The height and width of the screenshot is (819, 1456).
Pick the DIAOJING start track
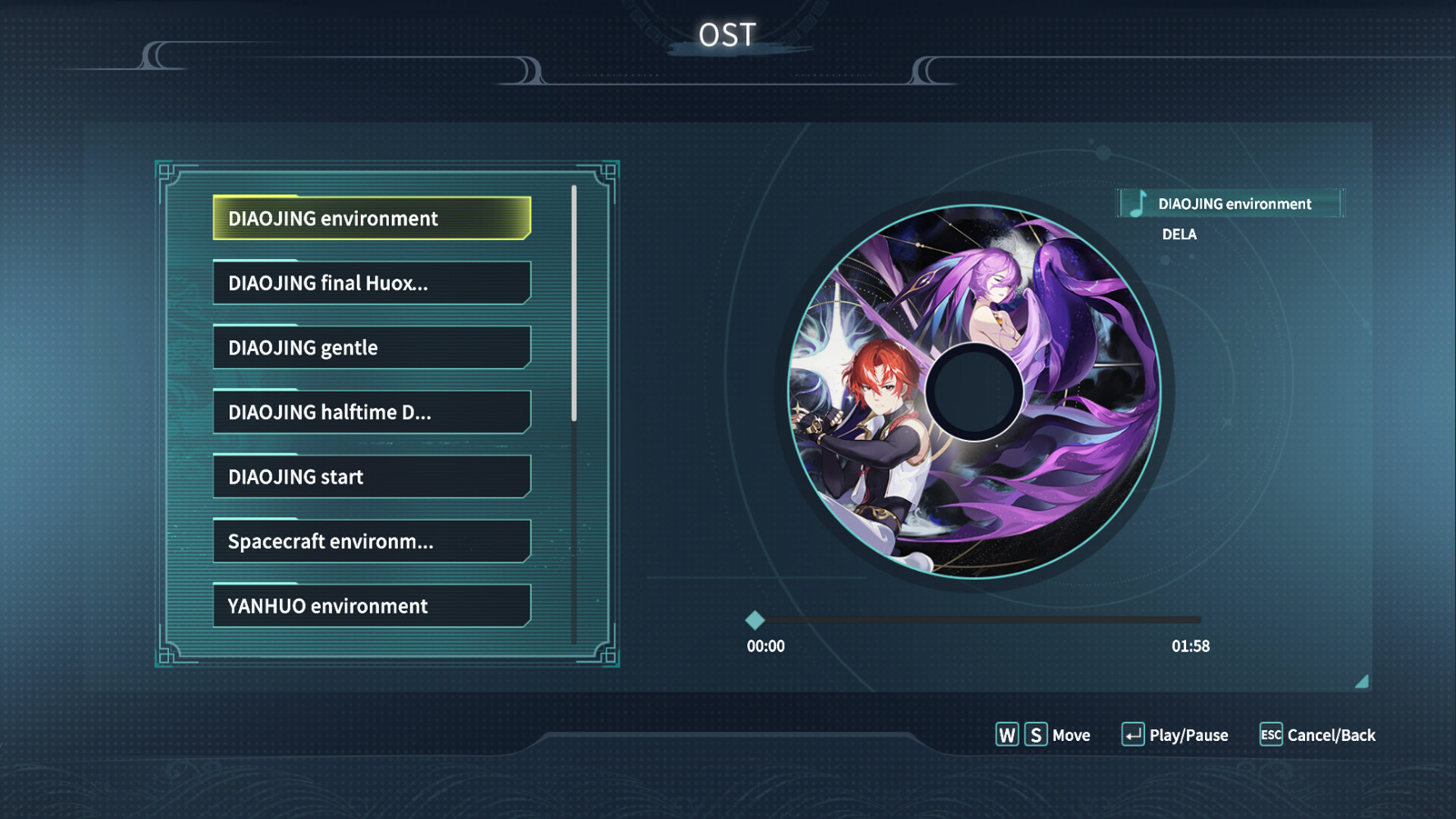pyautogui.click(x=372, y=476)
